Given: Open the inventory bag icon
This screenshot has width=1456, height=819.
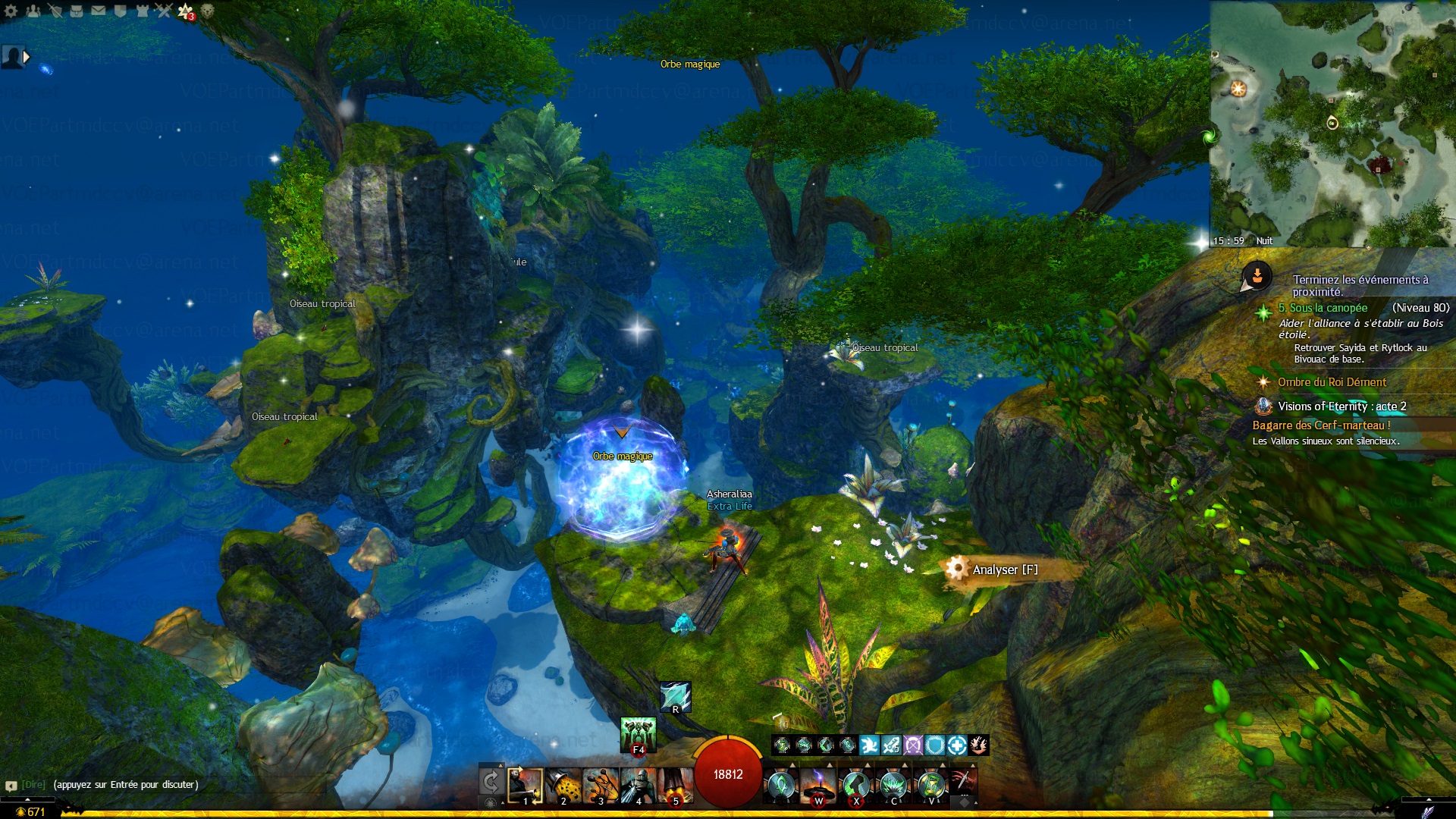Looking at the screenshot, I should (x=77, y=11).
